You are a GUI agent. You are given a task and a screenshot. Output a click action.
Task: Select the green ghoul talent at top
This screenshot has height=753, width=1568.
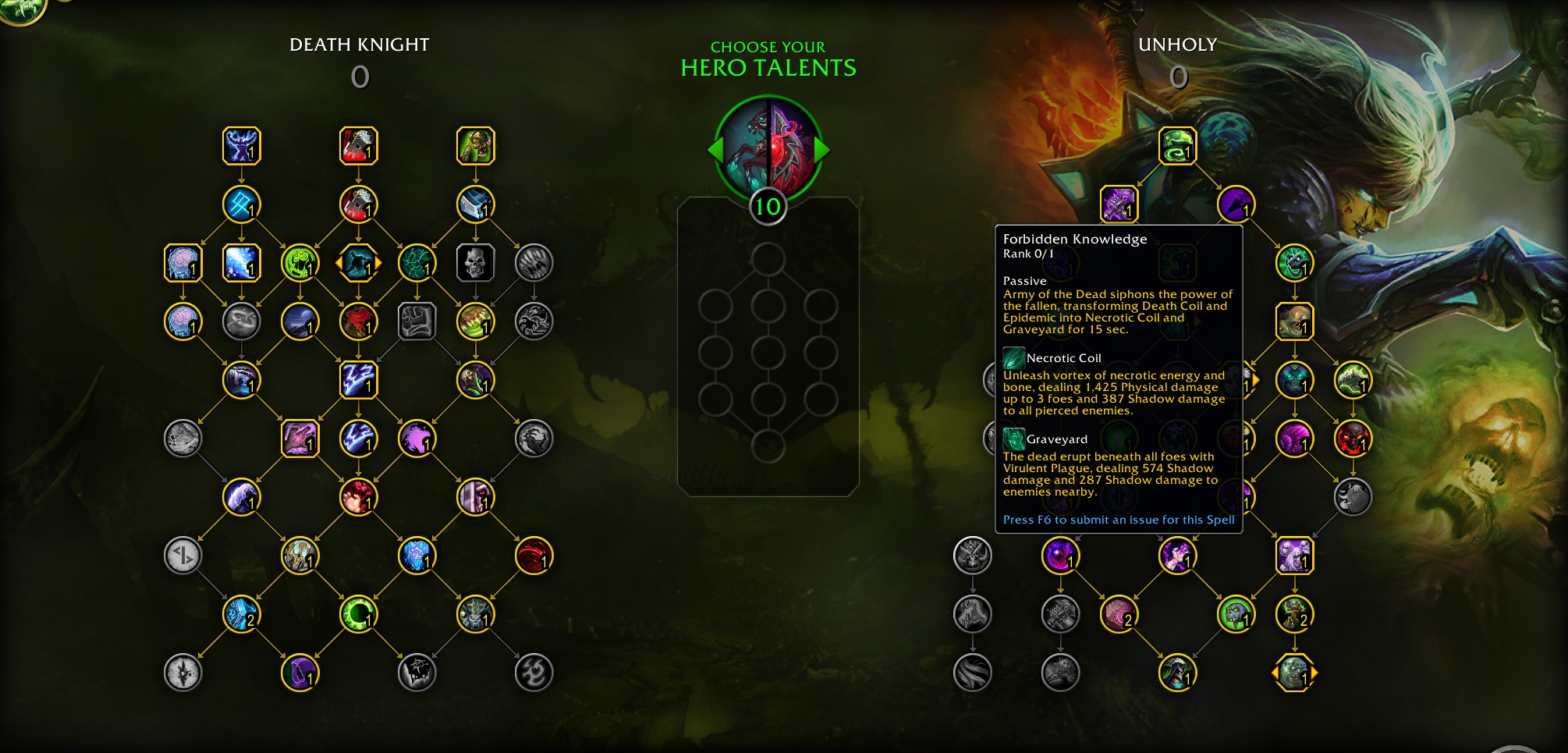click(475, 146)
